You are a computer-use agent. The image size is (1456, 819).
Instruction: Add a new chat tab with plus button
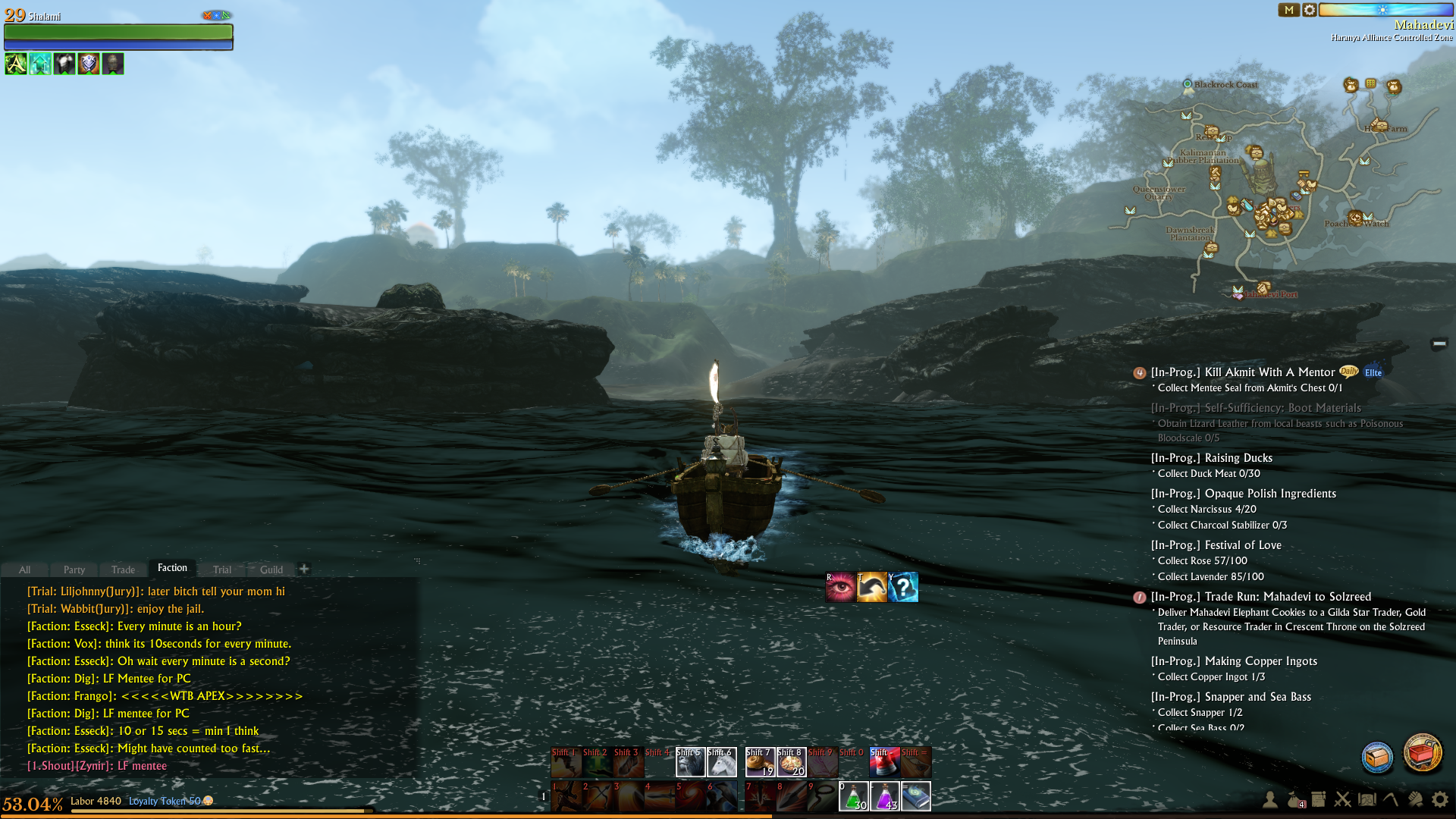[304, 569]
